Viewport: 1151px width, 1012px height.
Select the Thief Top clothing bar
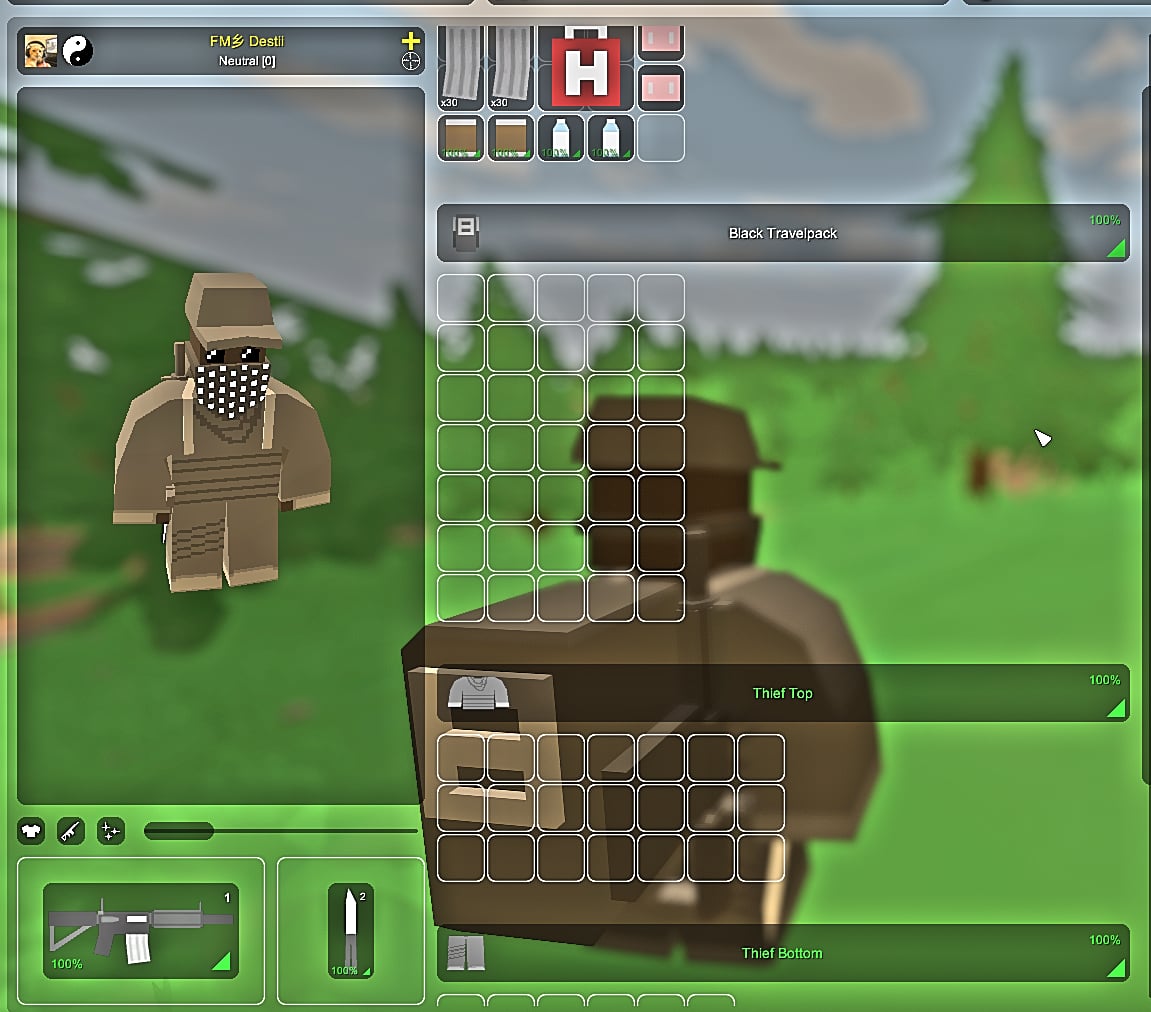click(782, 693)
